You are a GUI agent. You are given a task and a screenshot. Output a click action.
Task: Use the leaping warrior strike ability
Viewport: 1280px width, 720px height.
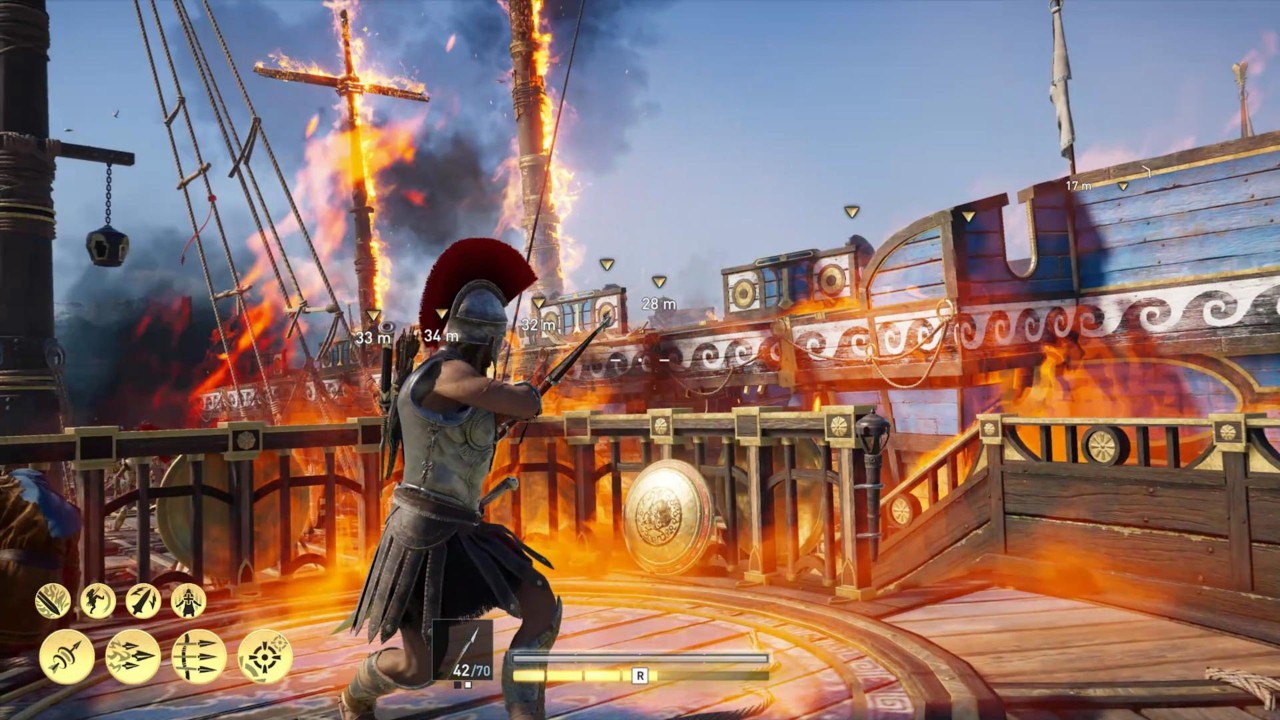tap(97, 601)
